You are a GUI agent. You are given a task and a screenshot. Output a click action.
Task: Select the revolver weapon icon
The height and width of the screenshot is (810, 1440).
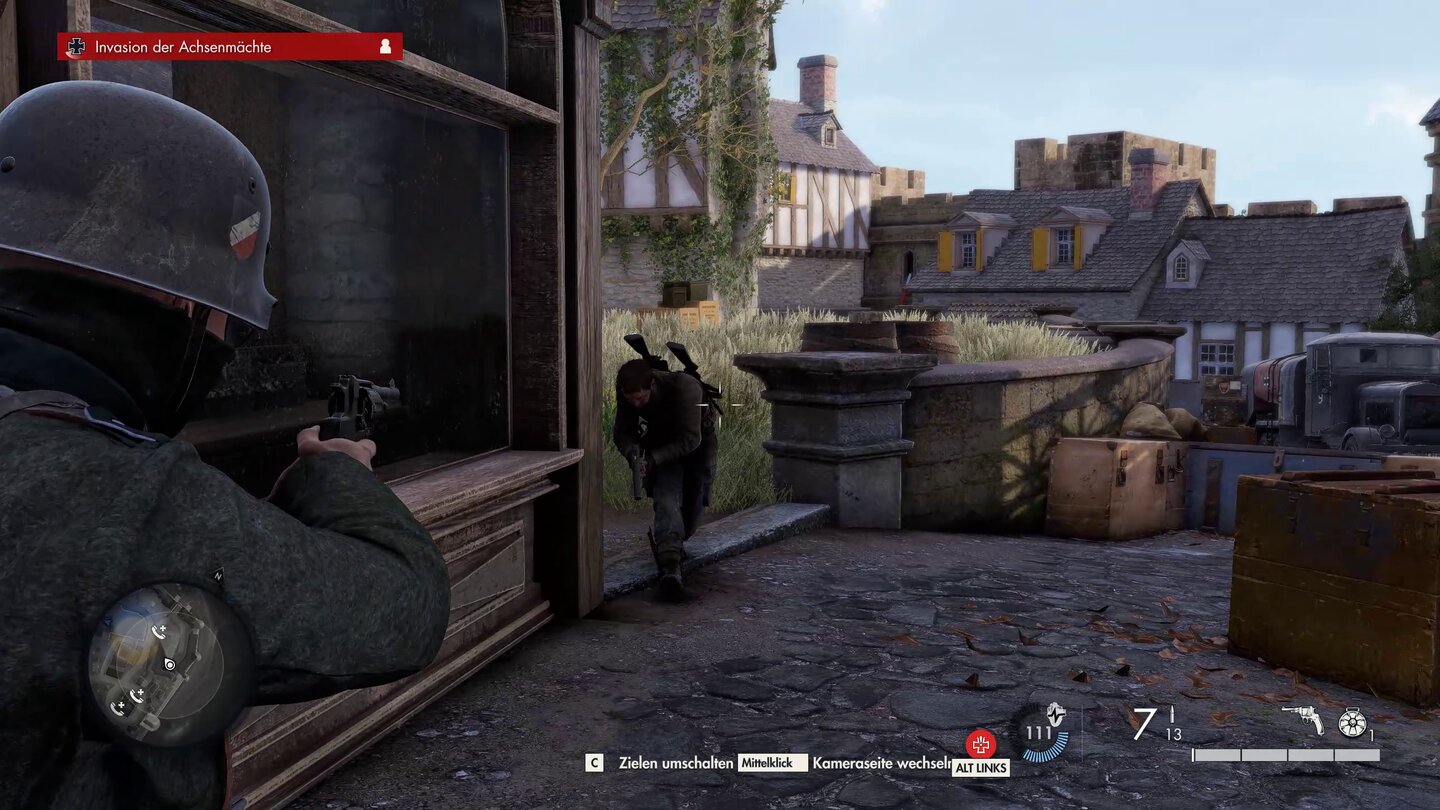(x=1302, y=720)
